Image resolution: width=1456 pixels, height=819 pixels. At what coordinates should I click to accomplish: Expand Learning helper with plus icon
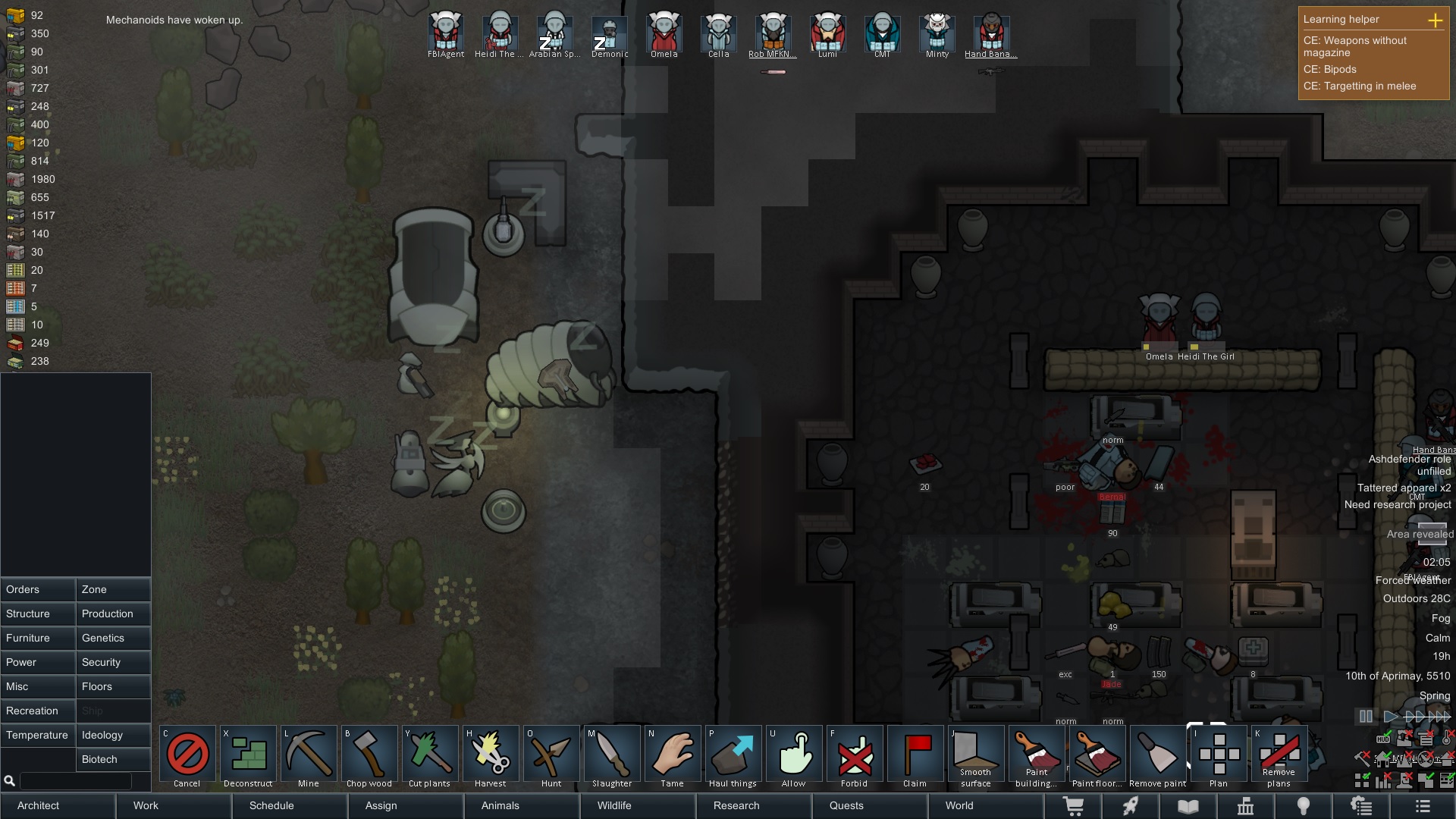1436,20
